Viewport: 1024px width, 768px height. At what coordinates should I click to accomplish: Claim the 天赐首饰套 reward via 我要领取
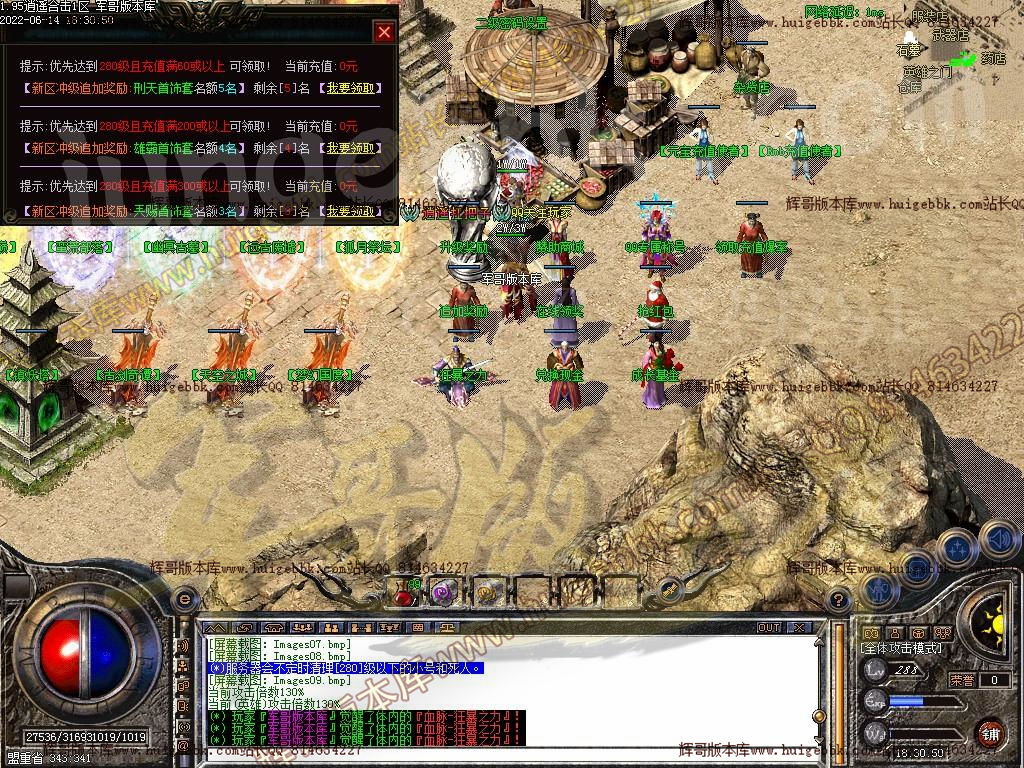(x=349, y=211)
